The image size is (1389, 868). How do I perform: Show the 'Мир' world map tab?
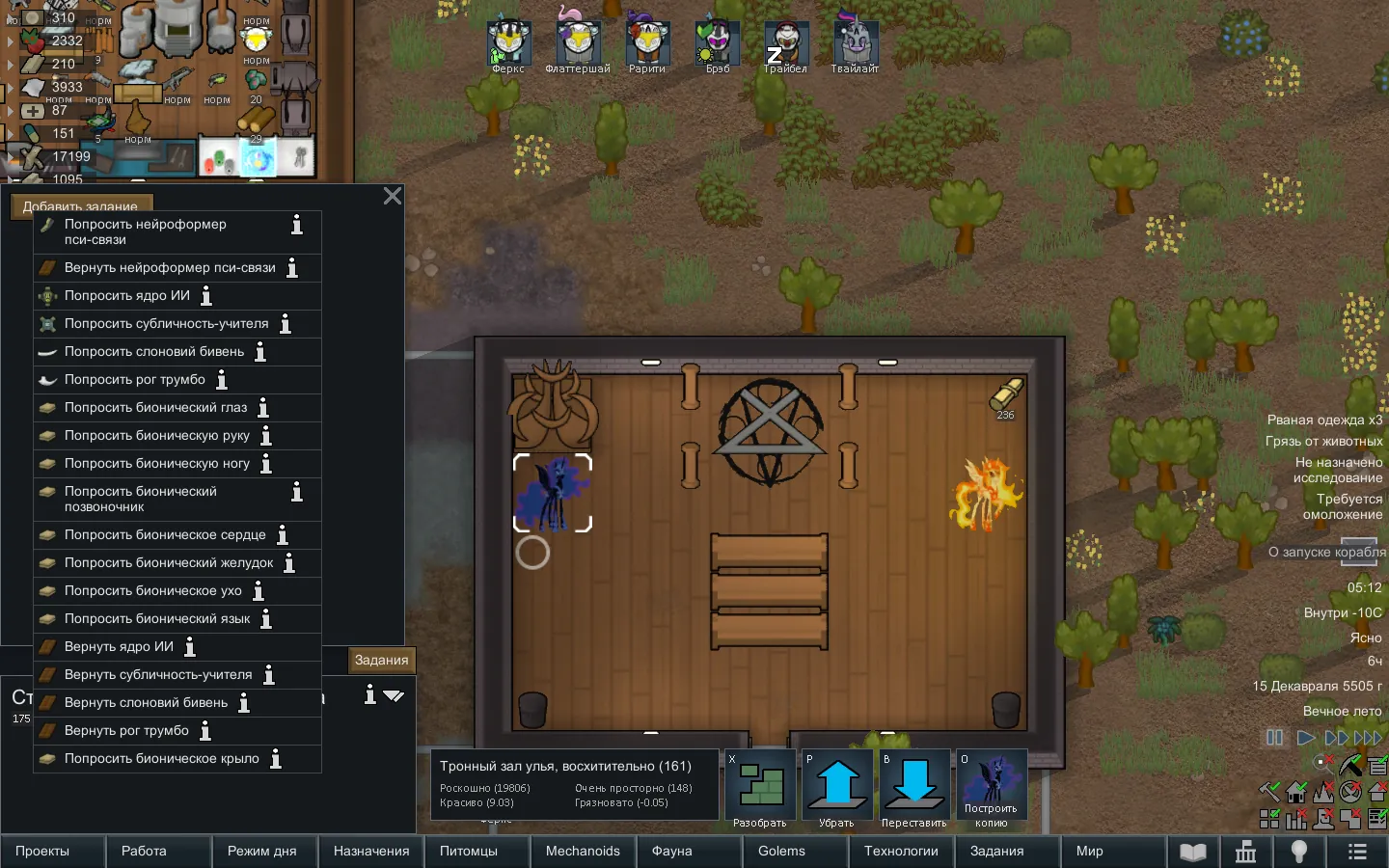click(x=1089, y=852)
